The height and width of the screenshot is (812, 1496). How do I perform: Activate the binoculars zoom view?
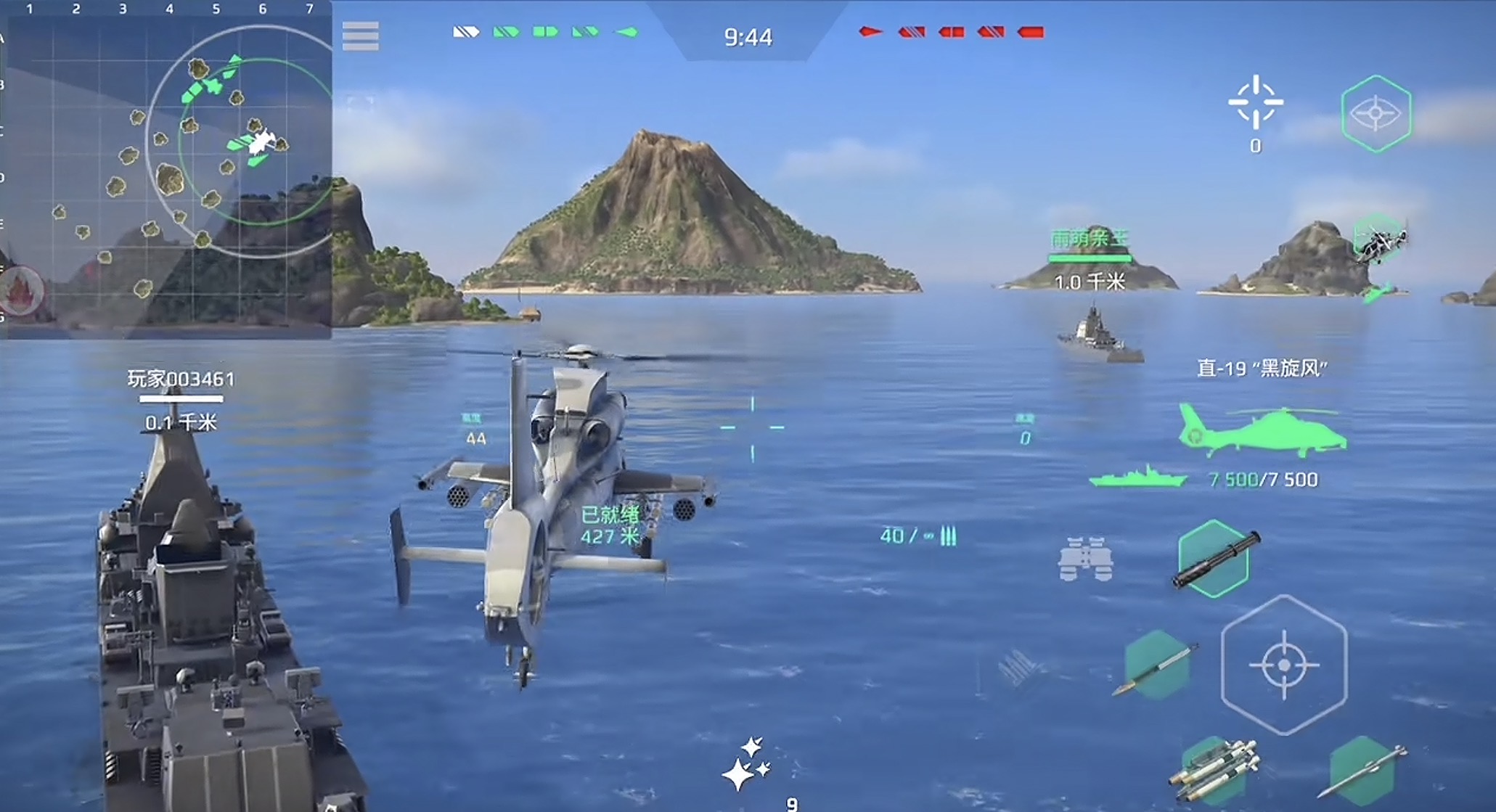click(1084, 559)
